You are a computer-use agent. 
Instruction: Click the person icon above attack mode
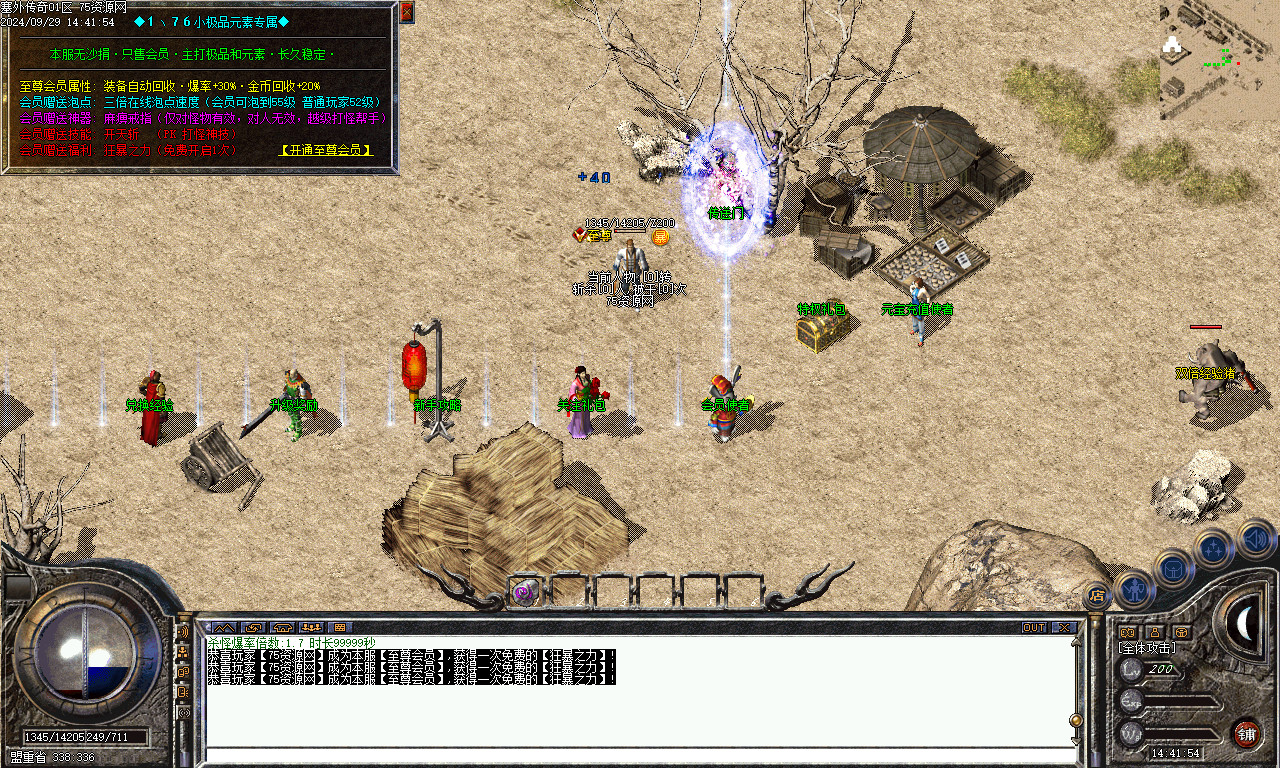coord(1154,632)
